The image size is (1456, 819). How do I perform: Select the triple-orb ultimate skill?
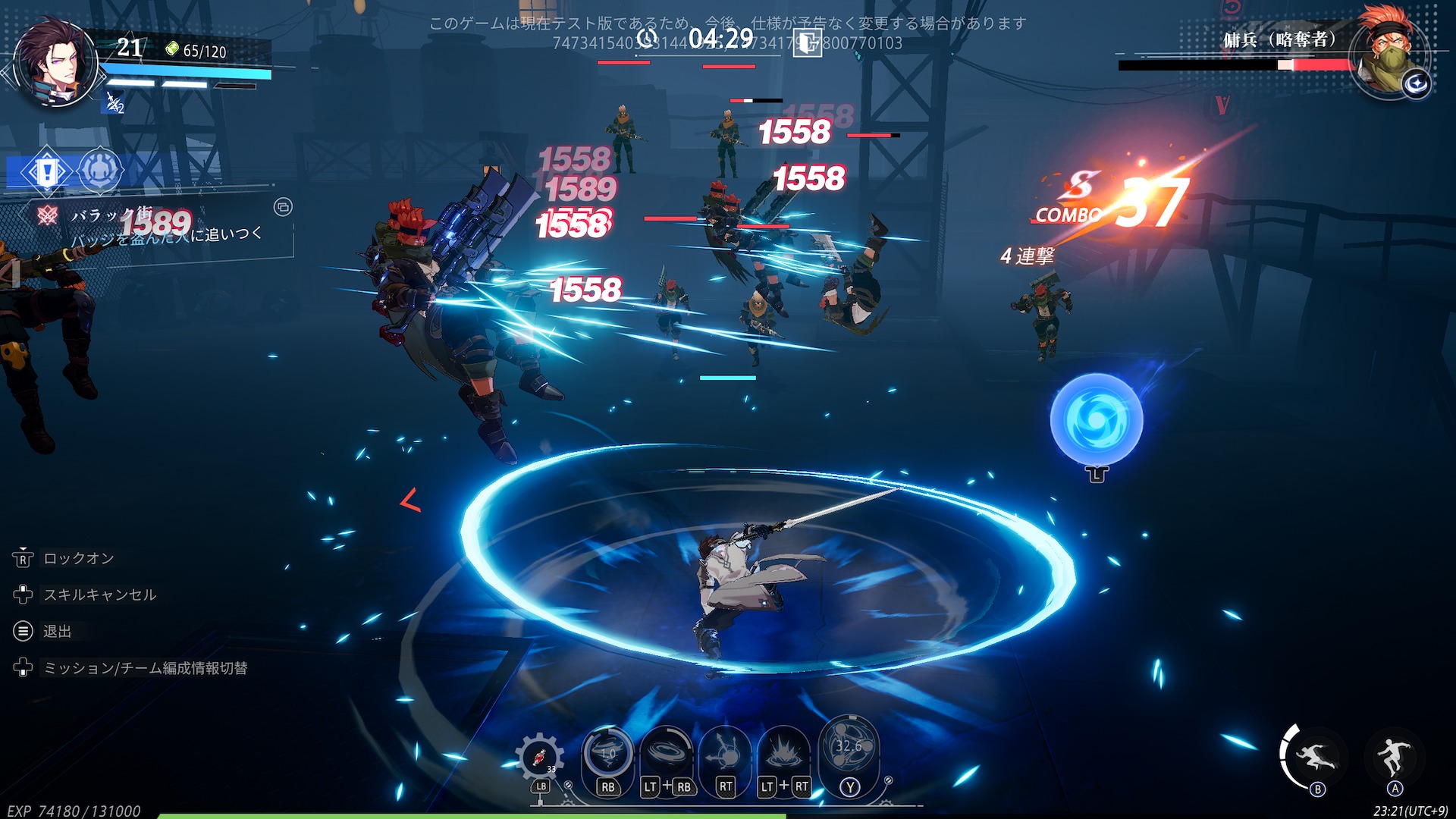coord(849,748)
